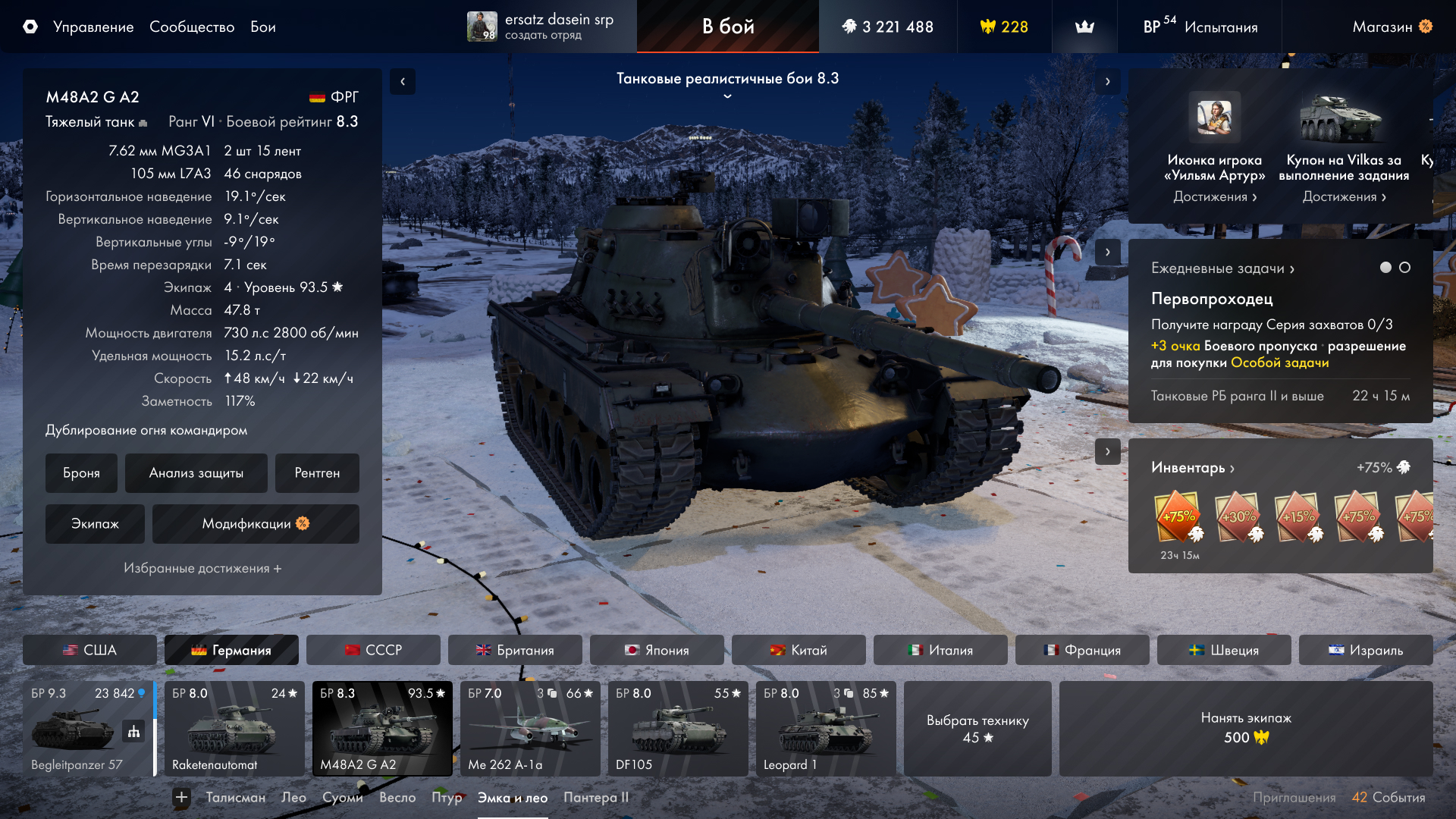Image resolution: width=1456 pixels, height=819 pixels.
Task: Open the Сообщество menu
Action: pyautogui.click(x=192, y=27)
